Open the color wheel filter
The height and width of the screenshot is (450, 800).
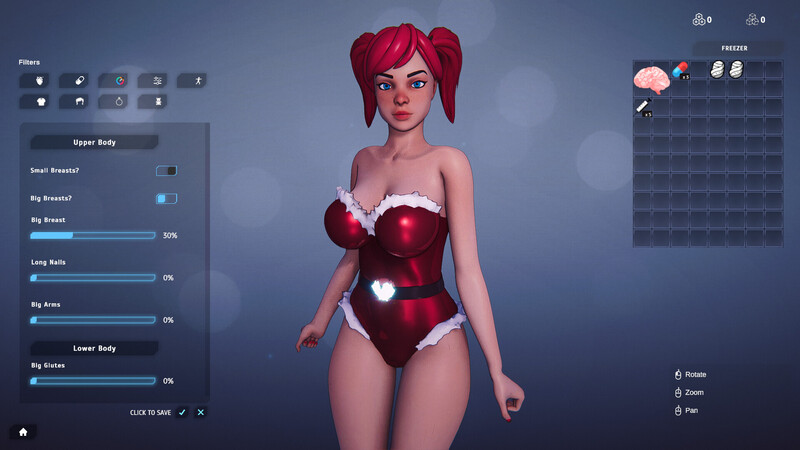click(x=119, y=80)
